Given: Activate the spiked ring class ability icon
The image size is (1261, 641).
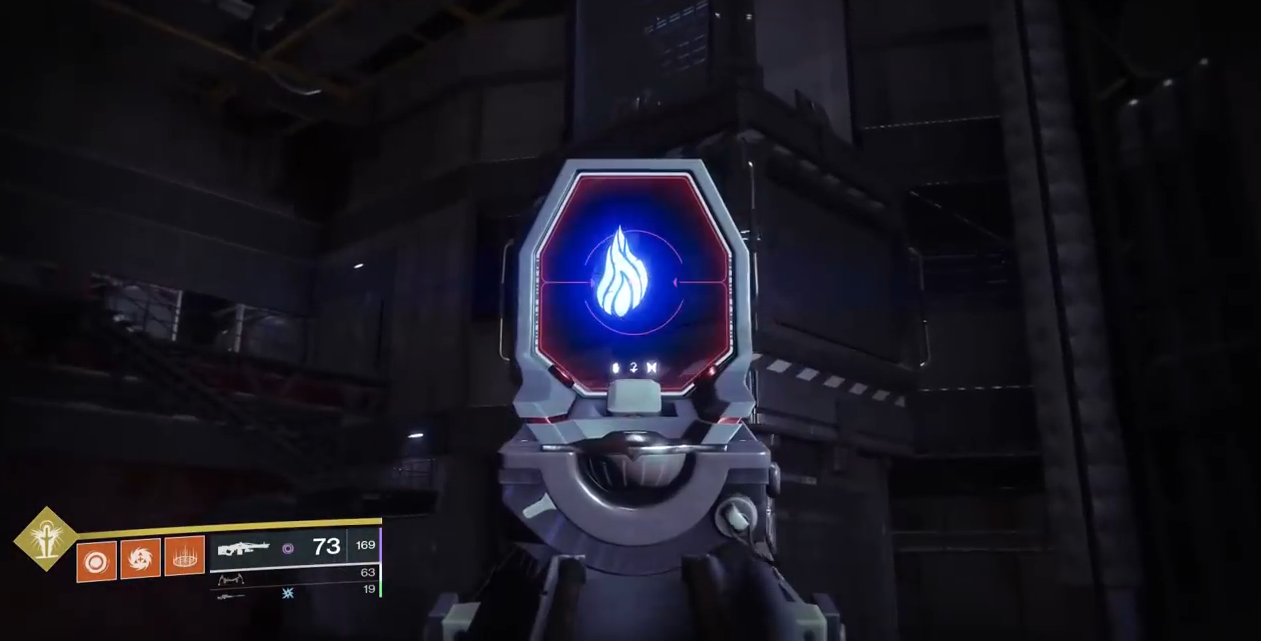Looking at the screenshot, I should tap(184, 556).
